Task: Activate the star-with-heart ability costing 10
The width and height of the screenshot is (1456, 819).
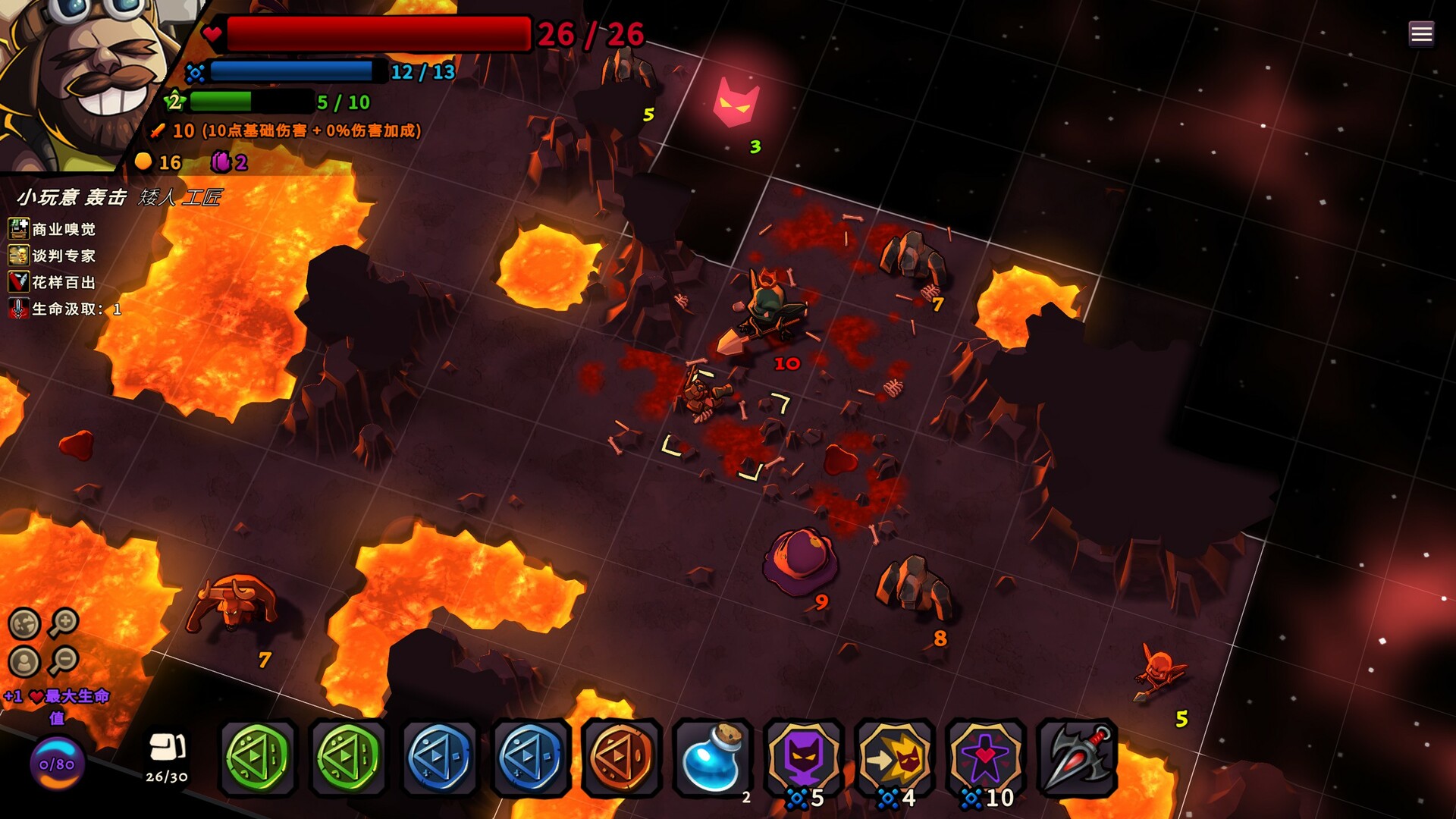Action: (985, 757)
